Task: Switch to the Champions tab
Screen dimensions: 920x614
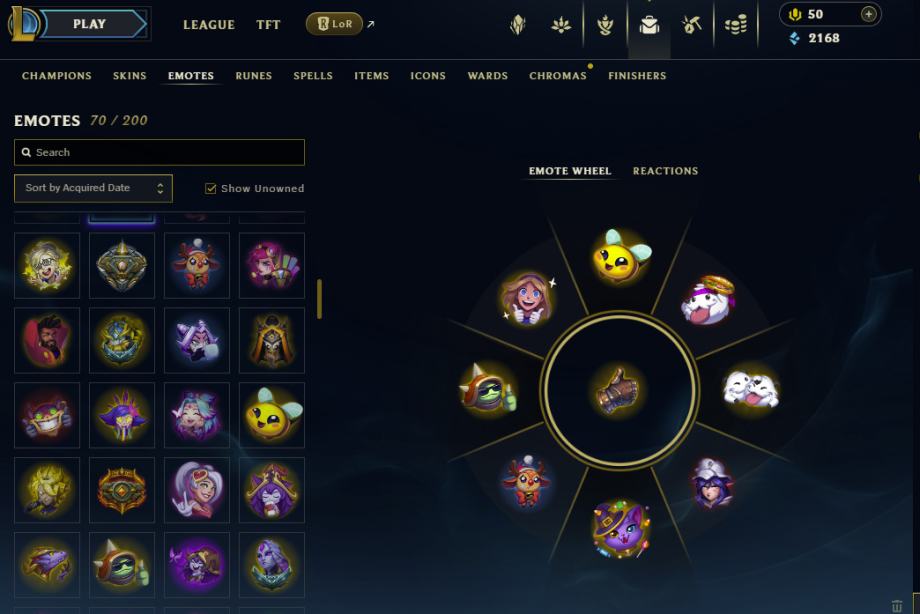Action: pos(57,76)
